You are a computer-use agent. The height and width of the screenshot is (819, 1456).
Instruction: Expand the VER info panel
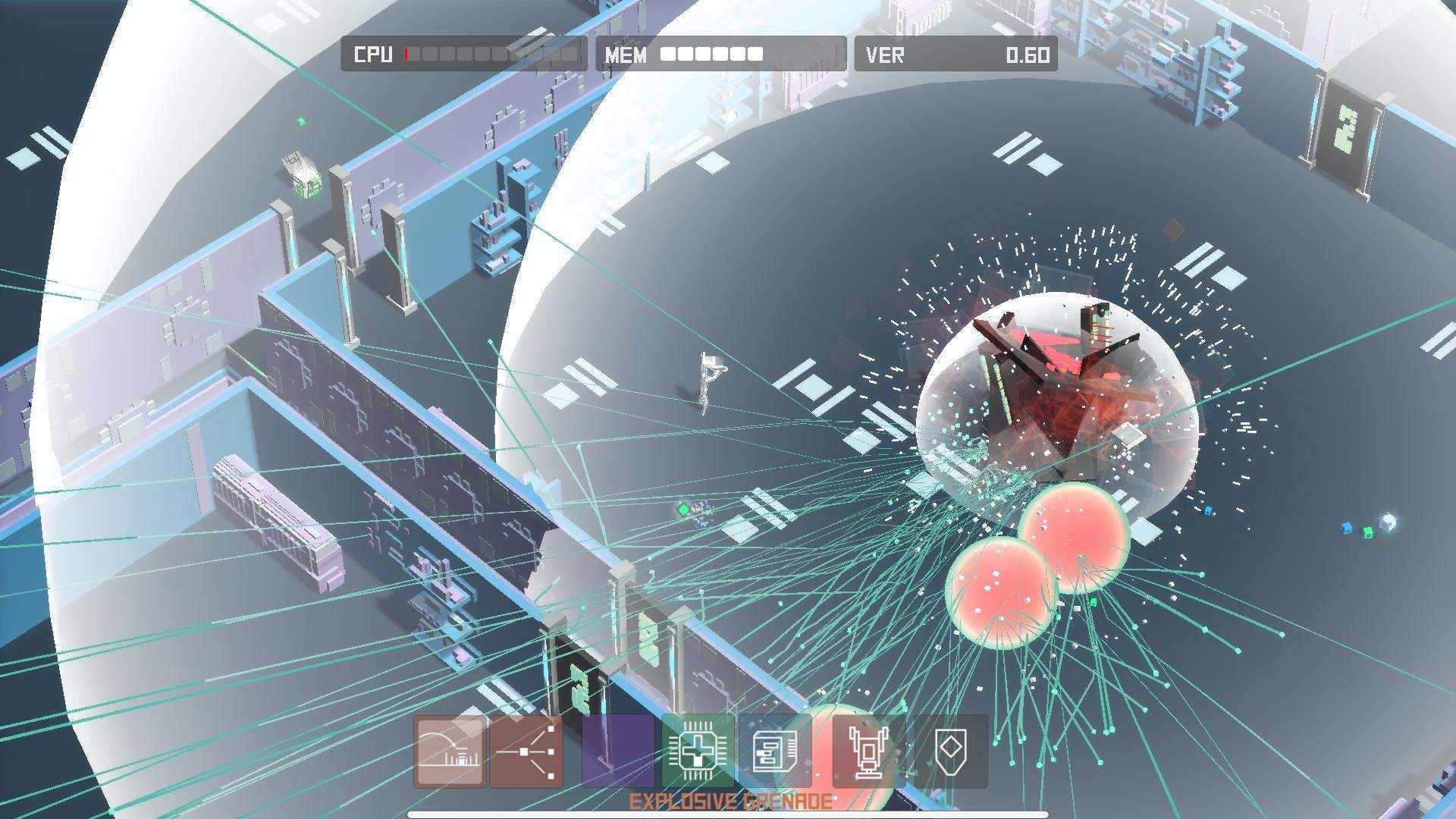point(955,53)
